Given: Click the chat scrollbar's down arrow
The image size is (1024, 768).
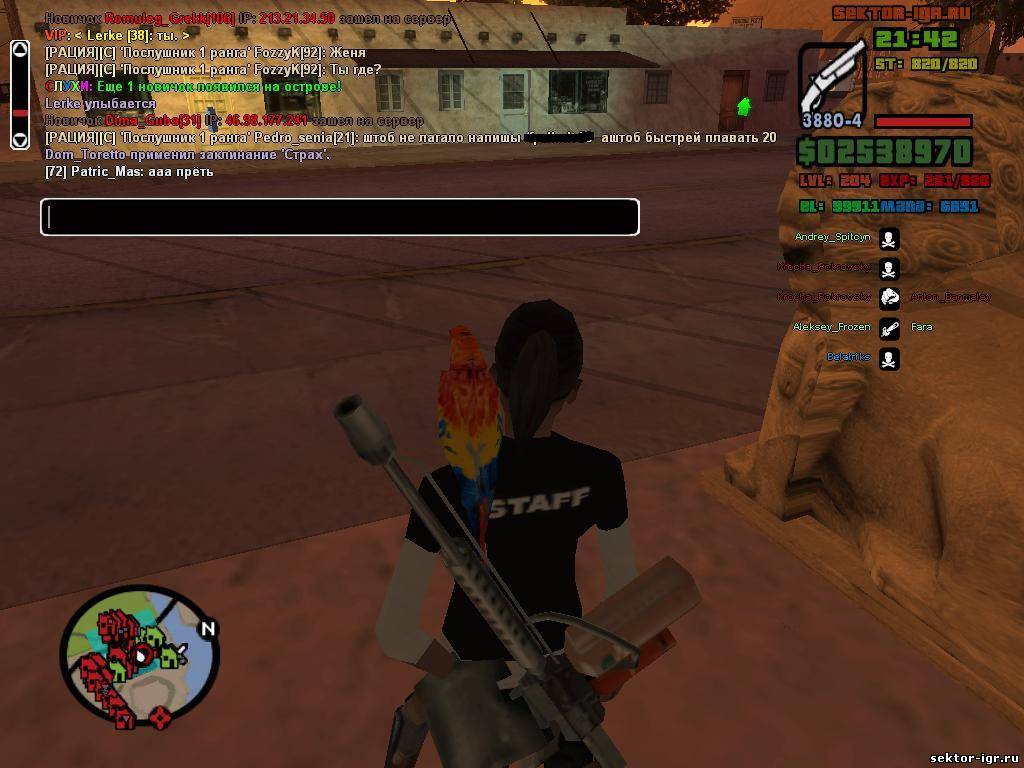Looking at the screenshot, I should [19, 139].
